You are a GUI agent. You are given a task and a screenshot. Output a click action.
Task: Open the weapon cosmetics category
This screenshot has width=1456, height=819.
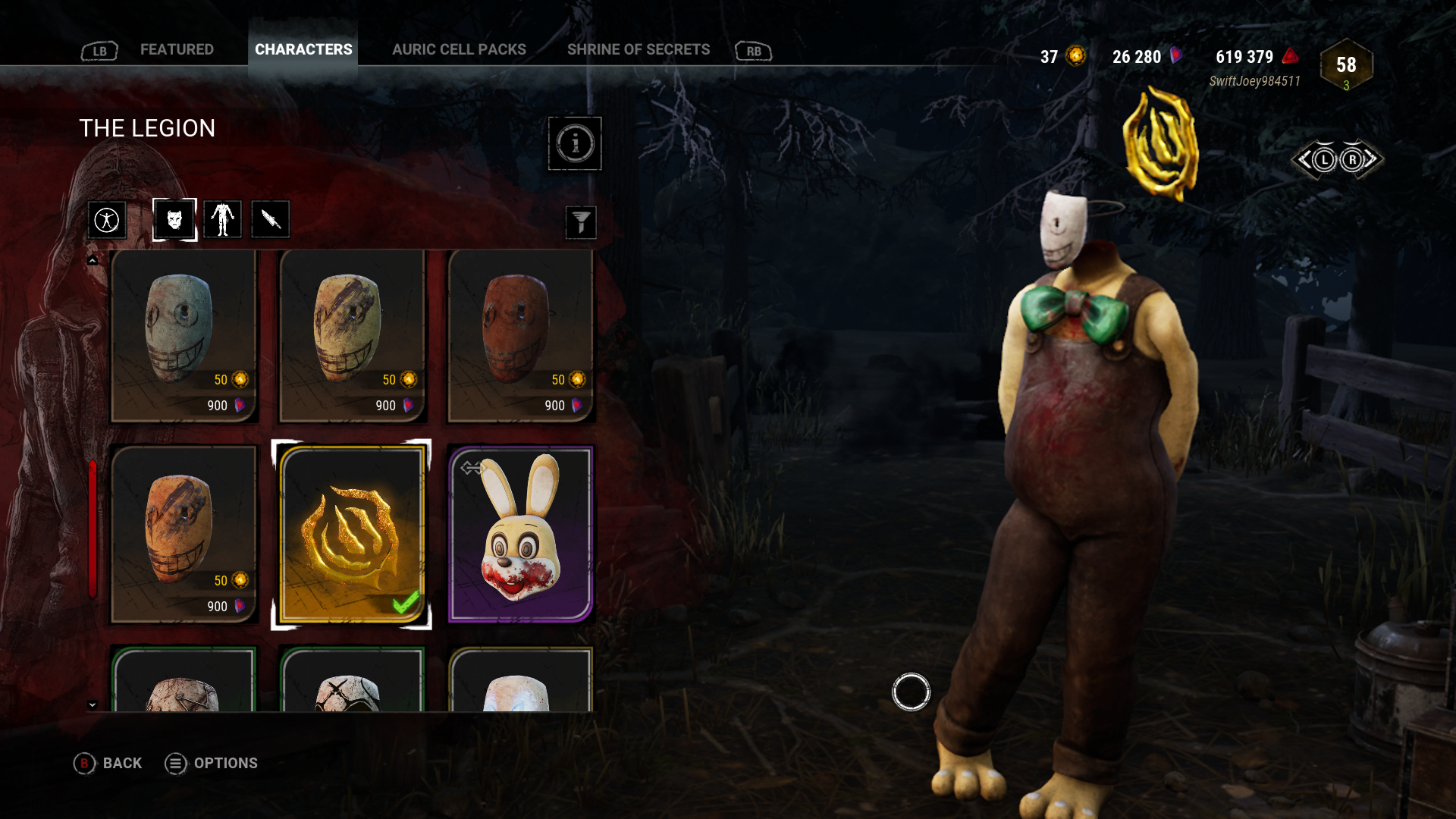(x=270, y=219)
